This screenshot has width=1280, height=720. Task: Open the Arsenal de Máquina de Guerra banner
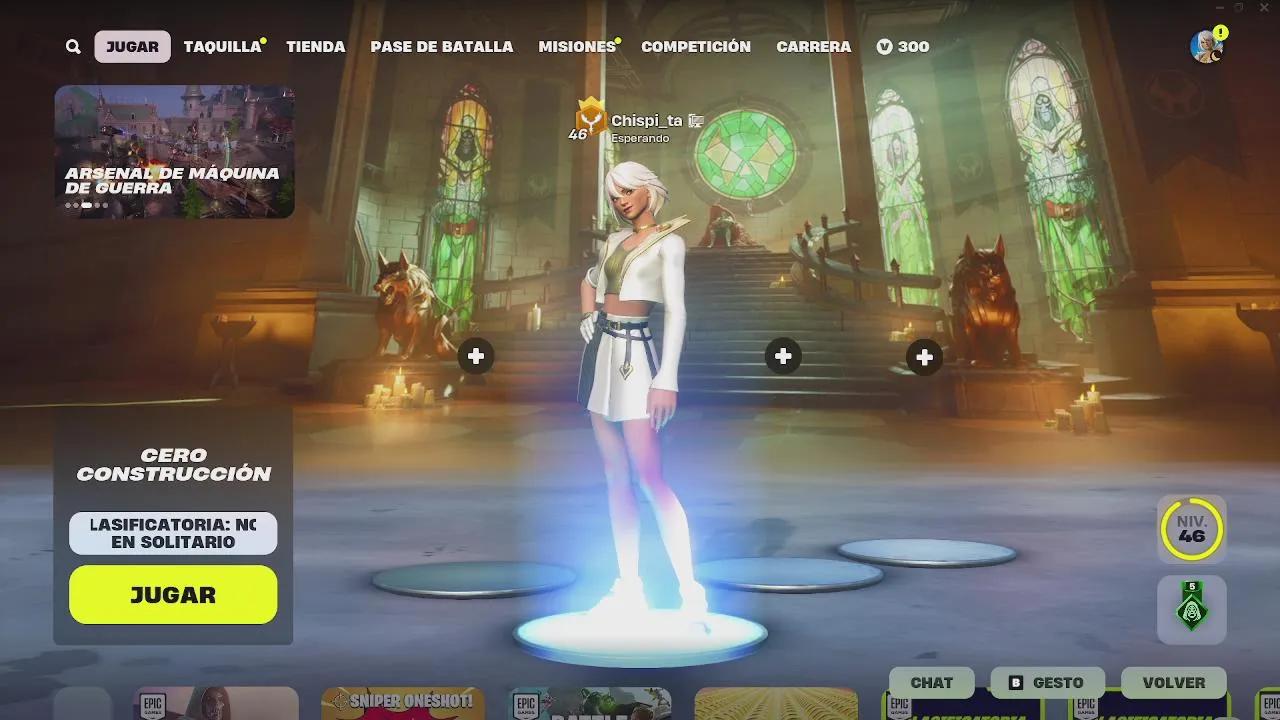click(x=174, y=151)
